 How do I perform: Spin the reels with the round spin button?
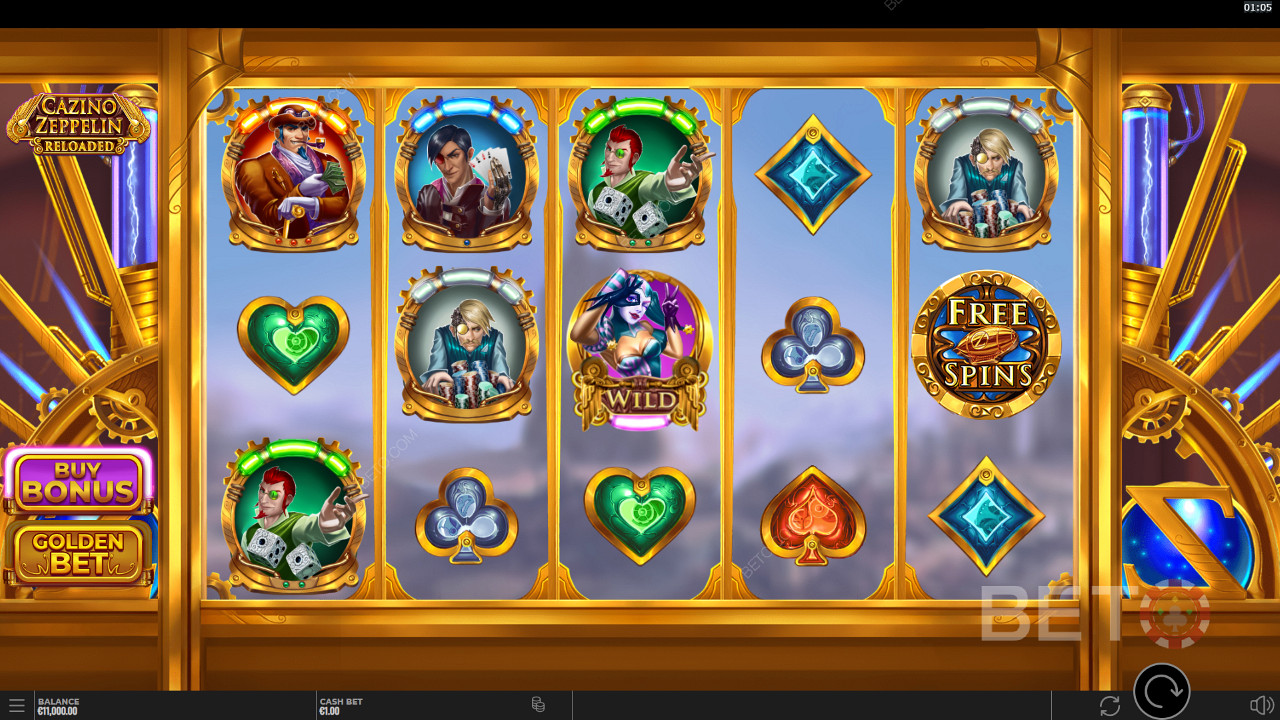(x=1162, y=691)
